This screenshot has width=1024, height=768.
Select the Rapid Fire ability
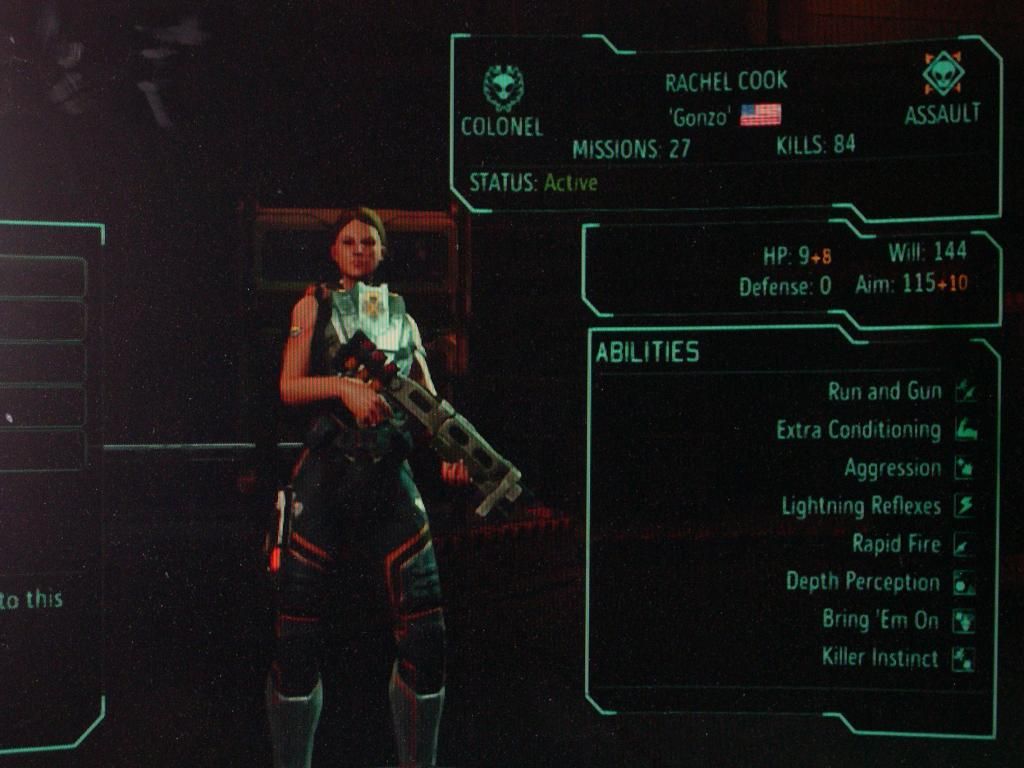[x=896, y=544]
